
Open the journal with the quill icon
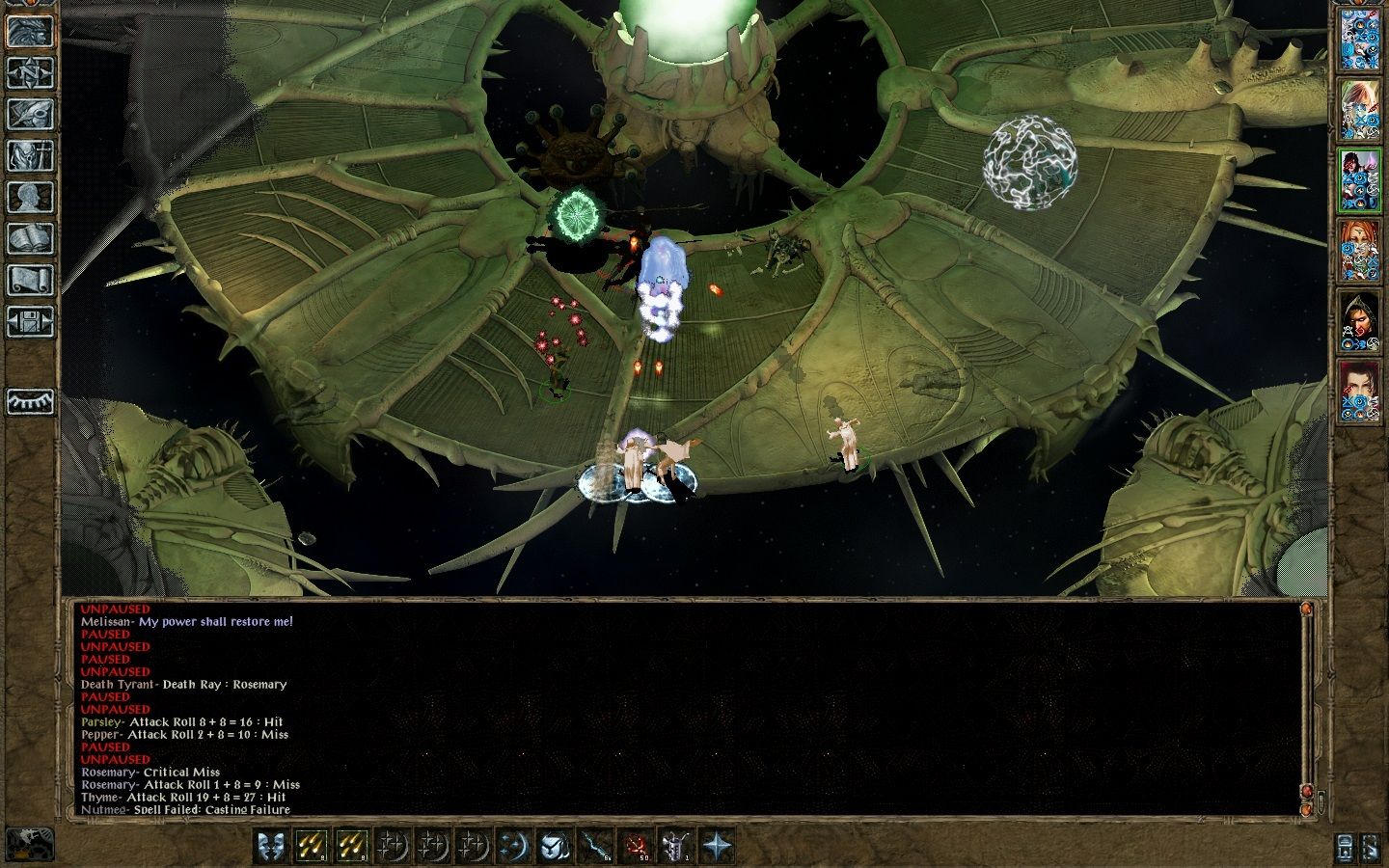30,114
